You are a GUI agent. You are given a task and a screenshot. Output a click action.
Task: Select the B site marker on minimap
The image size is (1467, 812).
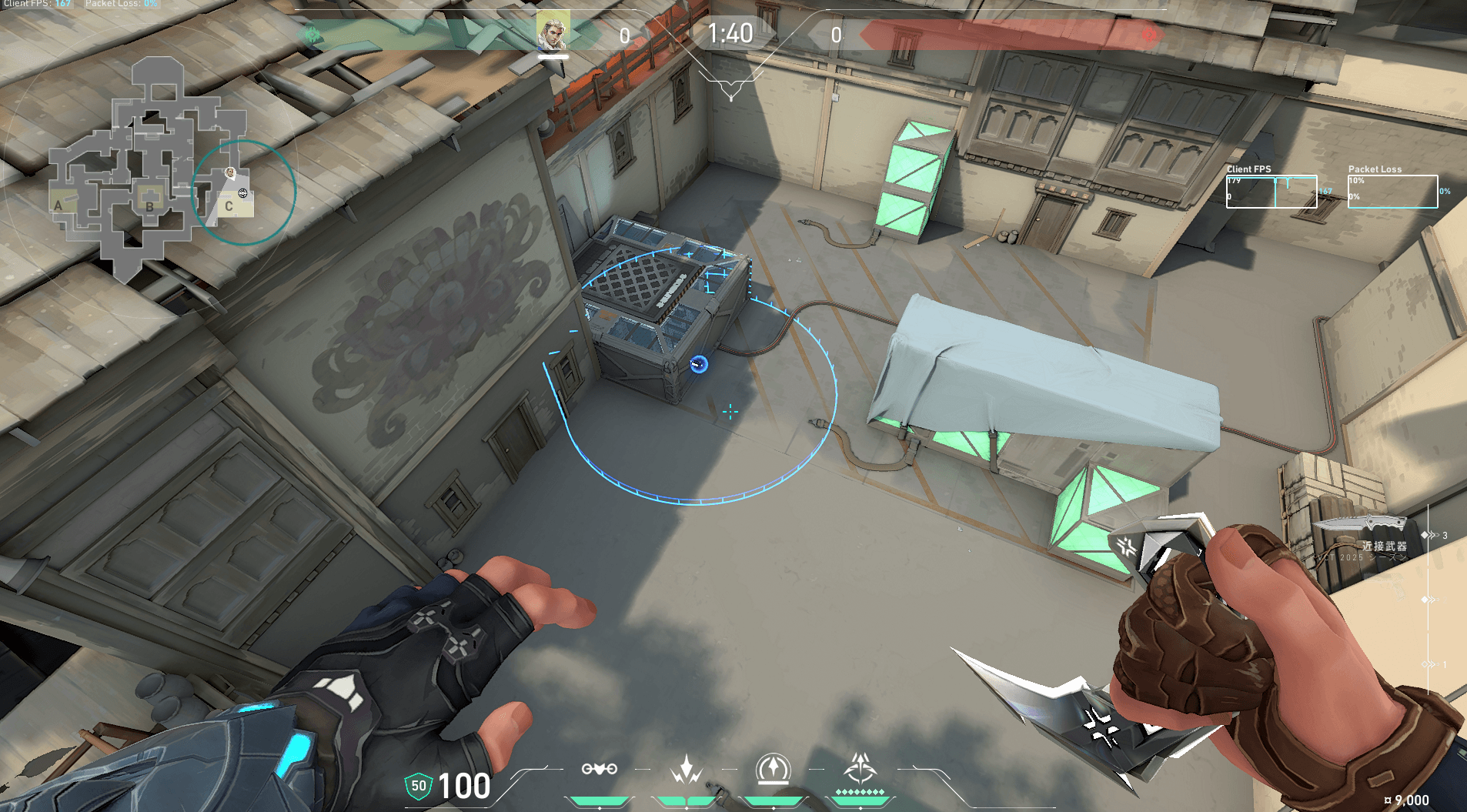[x=150, y=206]
